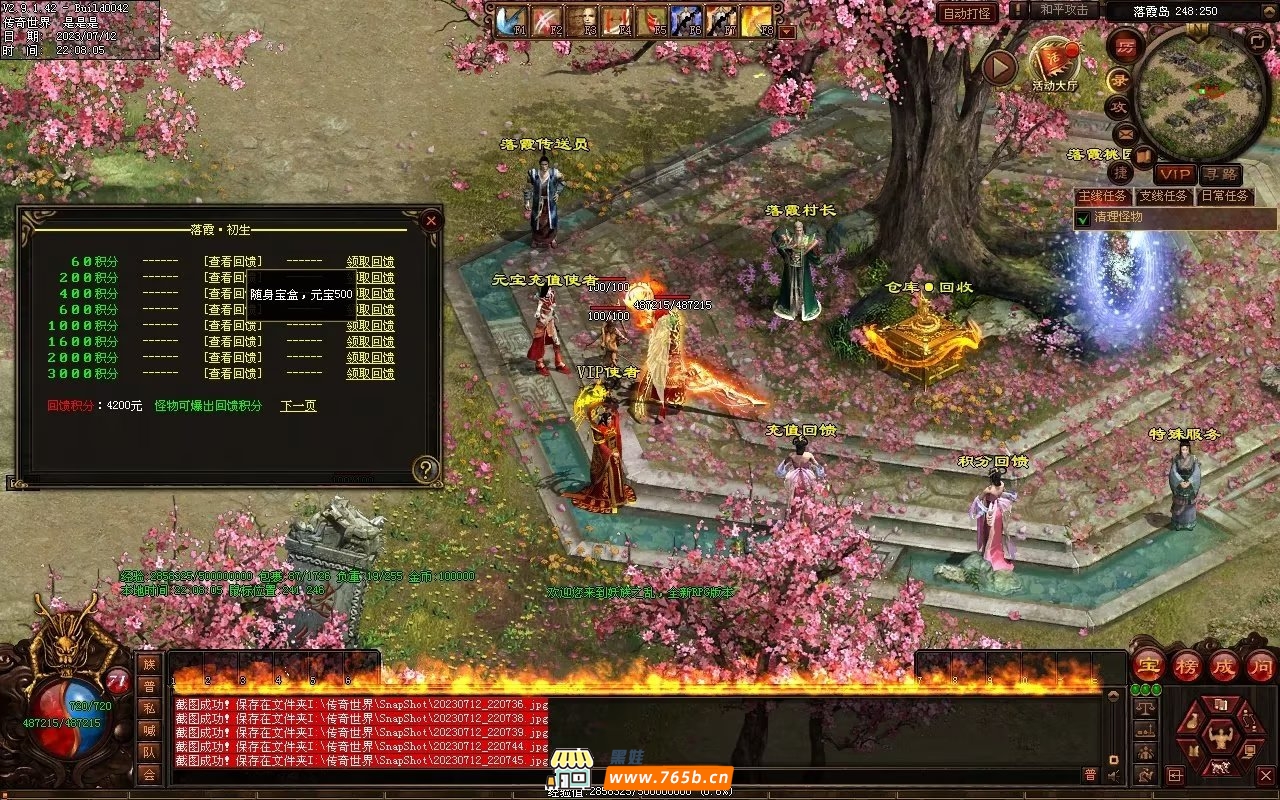
Task: Switch to the 日常任务 daily quest tab
Action: click(1224, 196)
